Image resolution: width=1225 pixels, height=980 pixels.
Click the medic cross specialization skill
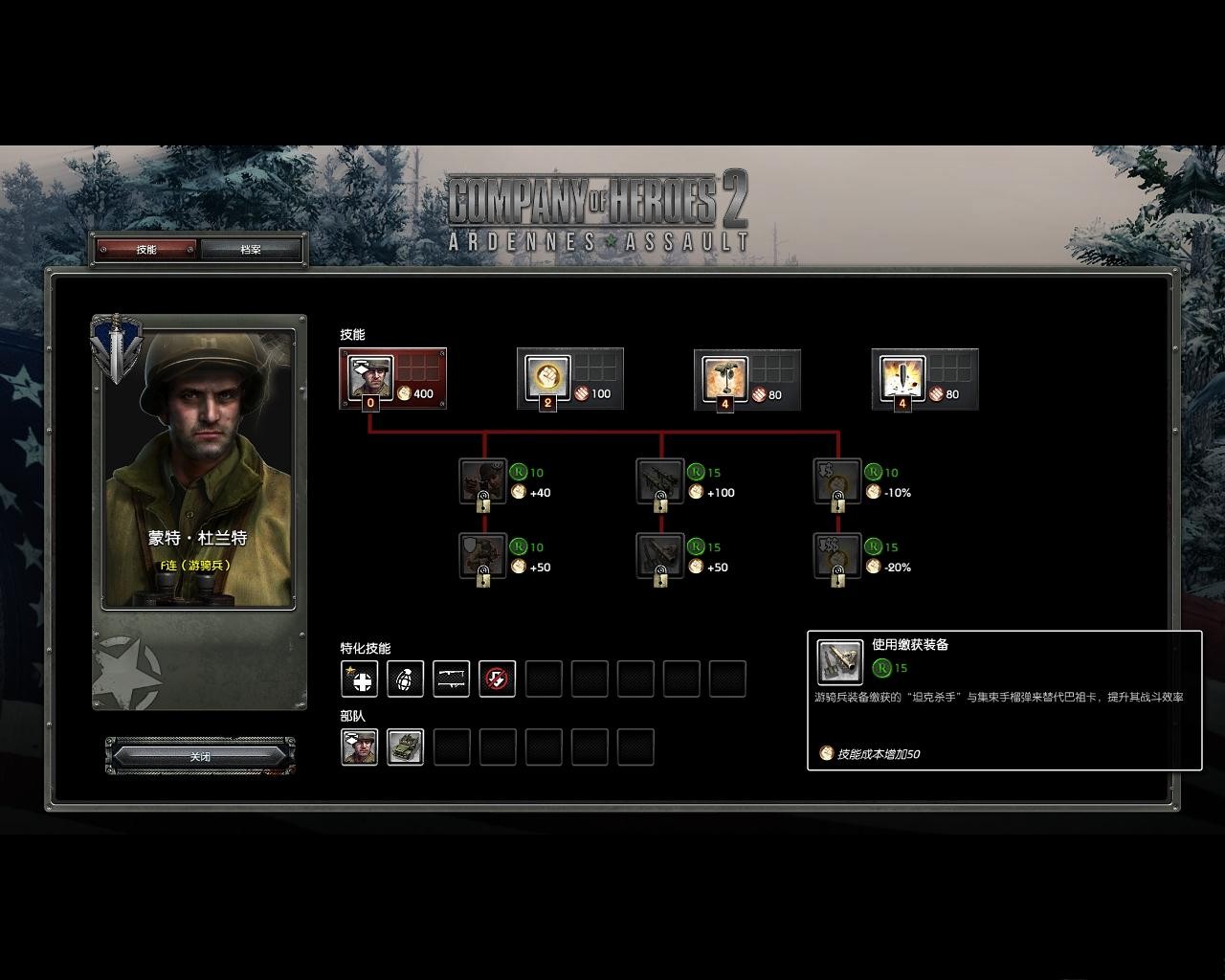[x=360, y=679]
